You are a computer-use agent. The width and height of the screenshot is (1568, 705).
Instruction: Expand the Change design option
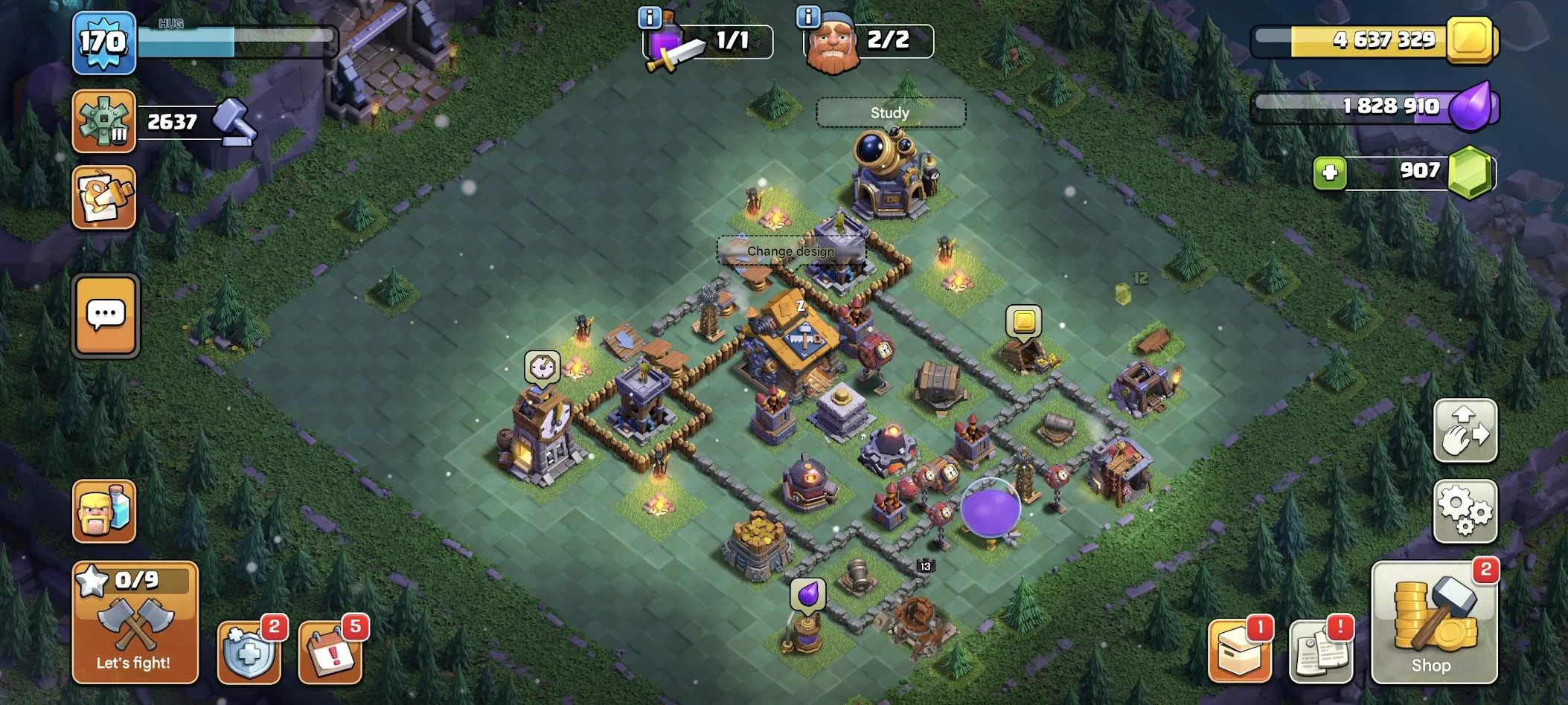pyautogui.click(x=790, y=251)
